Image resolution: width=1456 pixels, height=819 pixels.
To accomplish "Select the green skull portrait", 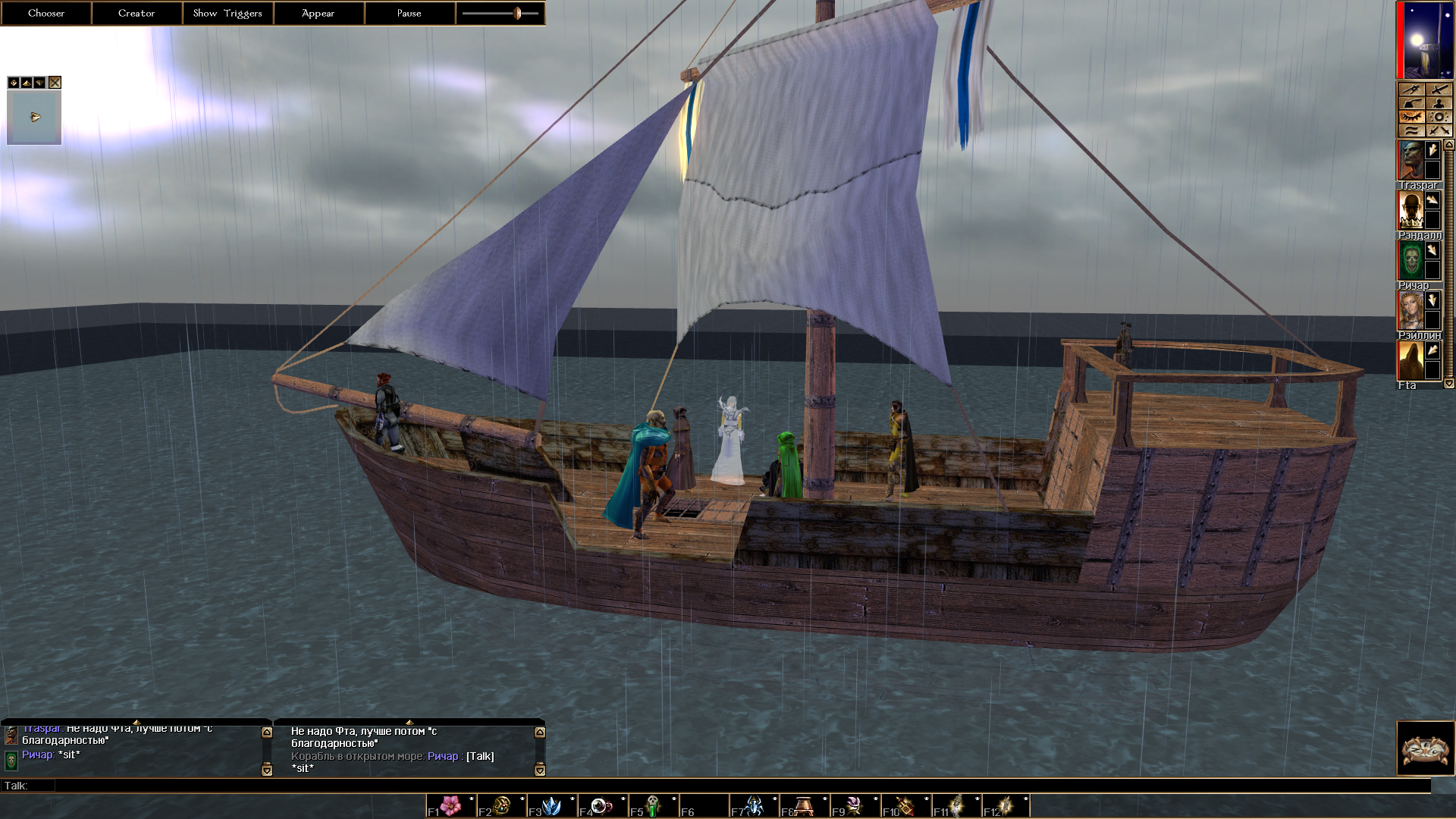I will point(1410,260).
